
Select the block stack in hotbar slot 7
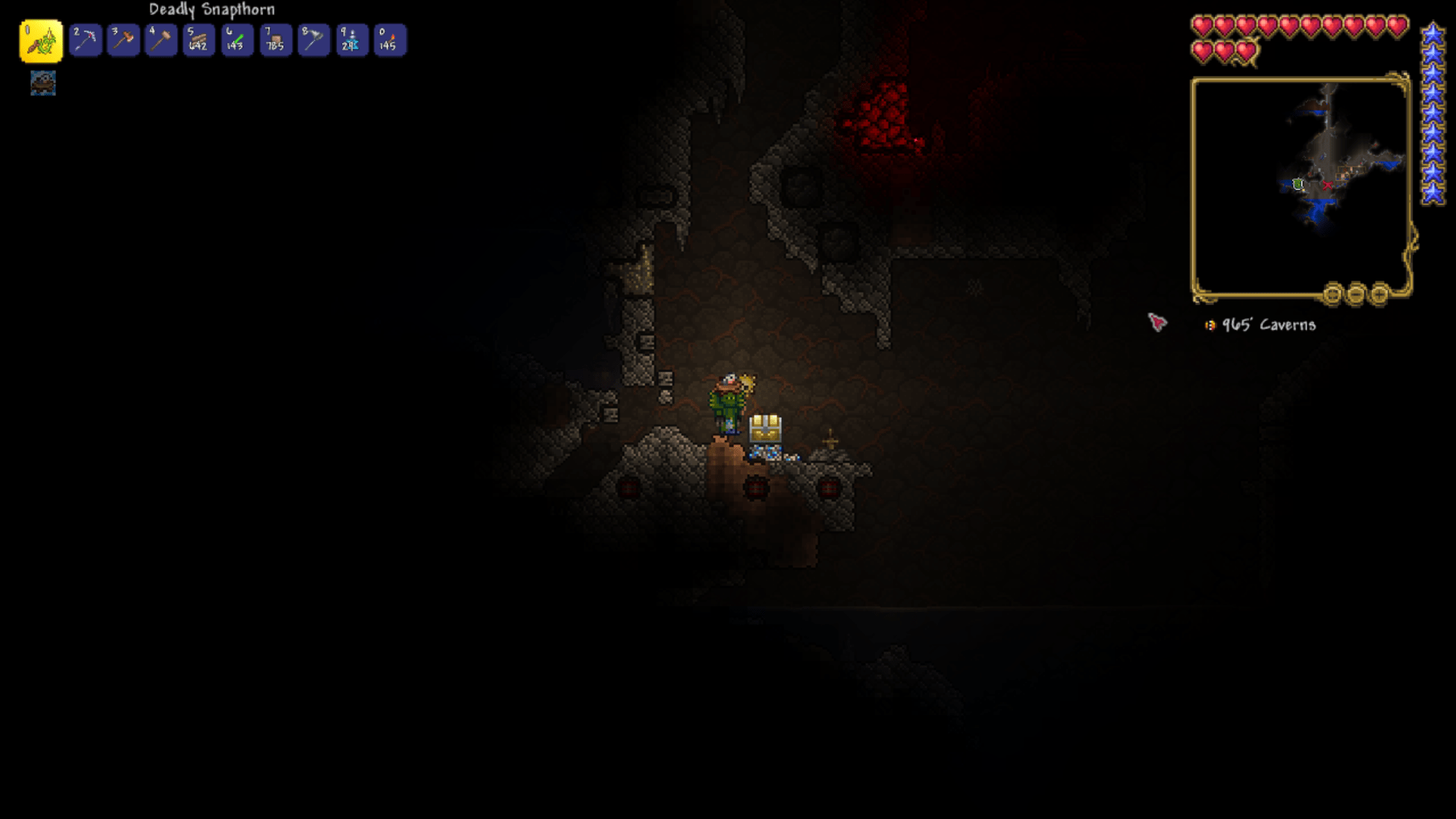point(275,40)
